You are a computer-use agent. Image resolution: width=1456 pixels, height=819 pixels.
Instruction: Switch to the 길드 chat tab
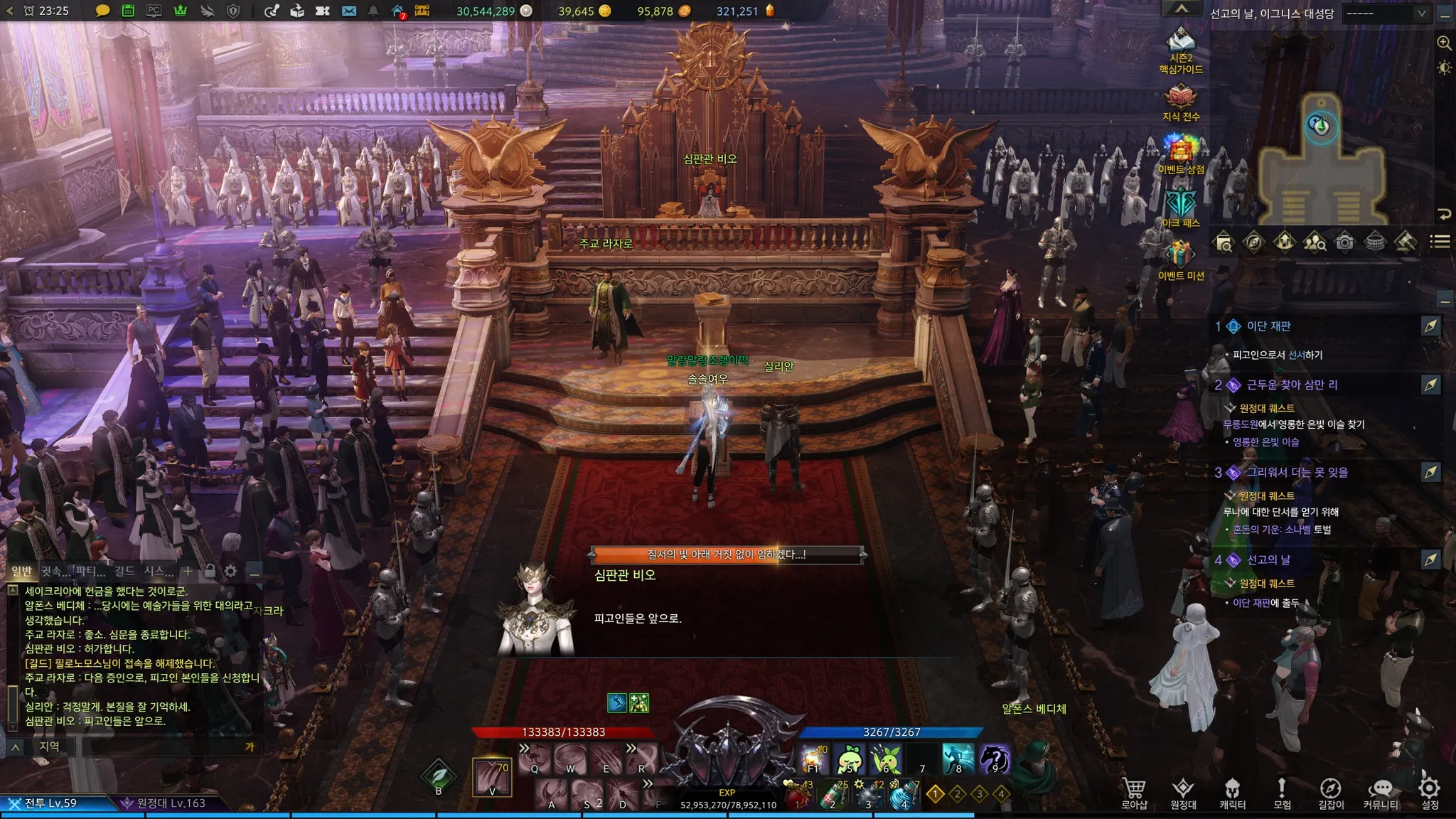pos(124,571)
